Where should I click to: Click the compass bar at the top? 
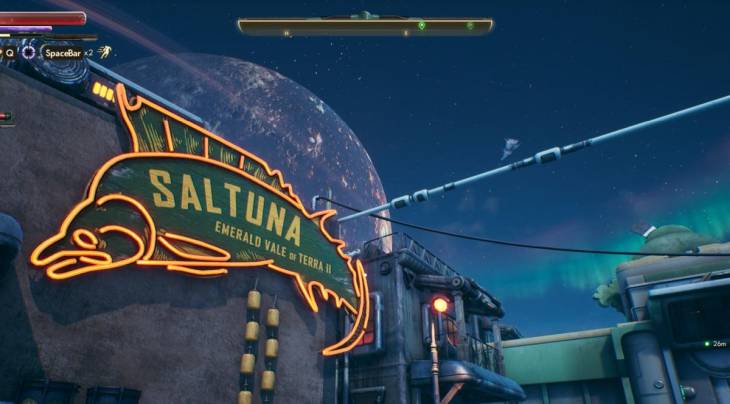pos(365,26)
